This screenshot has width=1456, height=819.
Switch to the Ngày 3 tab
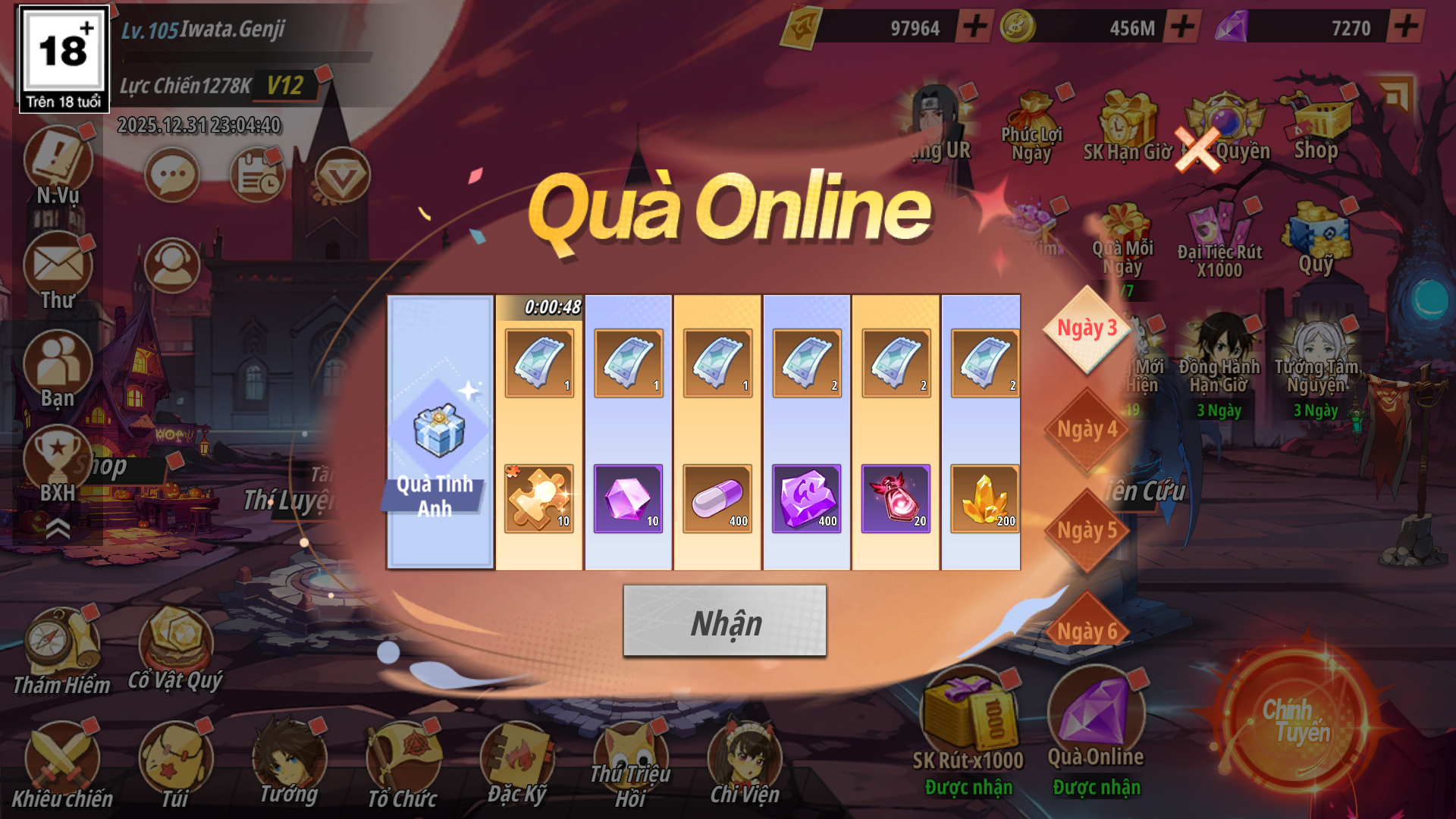(x=1087, y=329)
